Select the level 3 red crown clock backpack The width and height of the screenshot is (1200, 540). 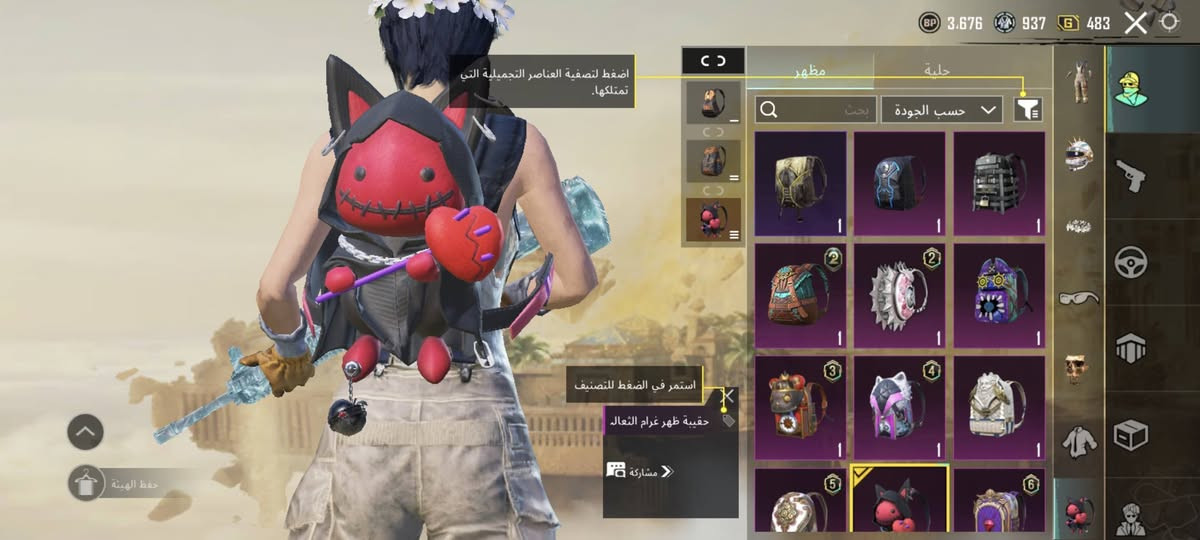(800, 407)
